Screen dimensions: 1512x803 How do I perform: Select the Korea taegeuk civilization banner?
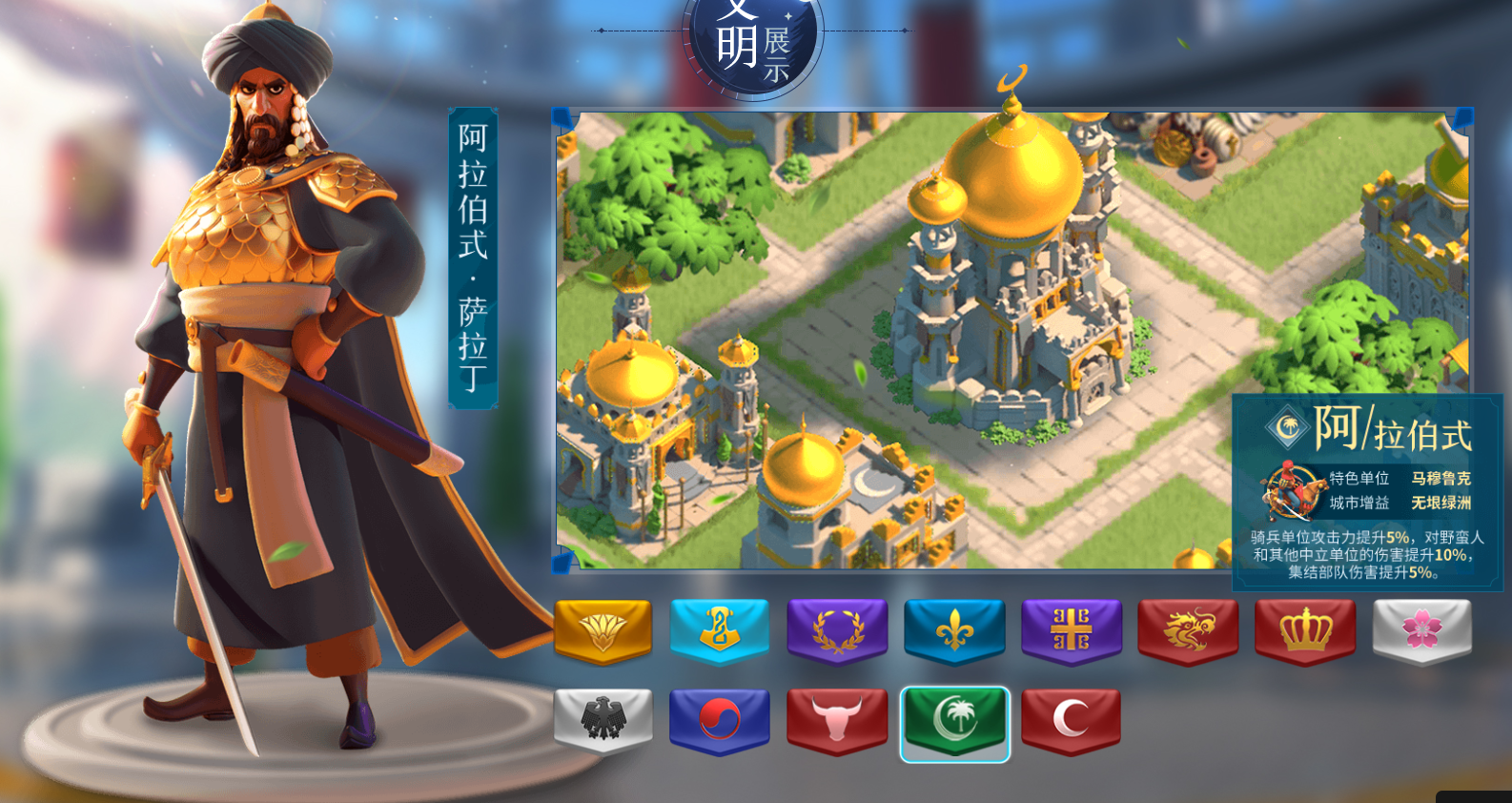click(x=721, y=720)
